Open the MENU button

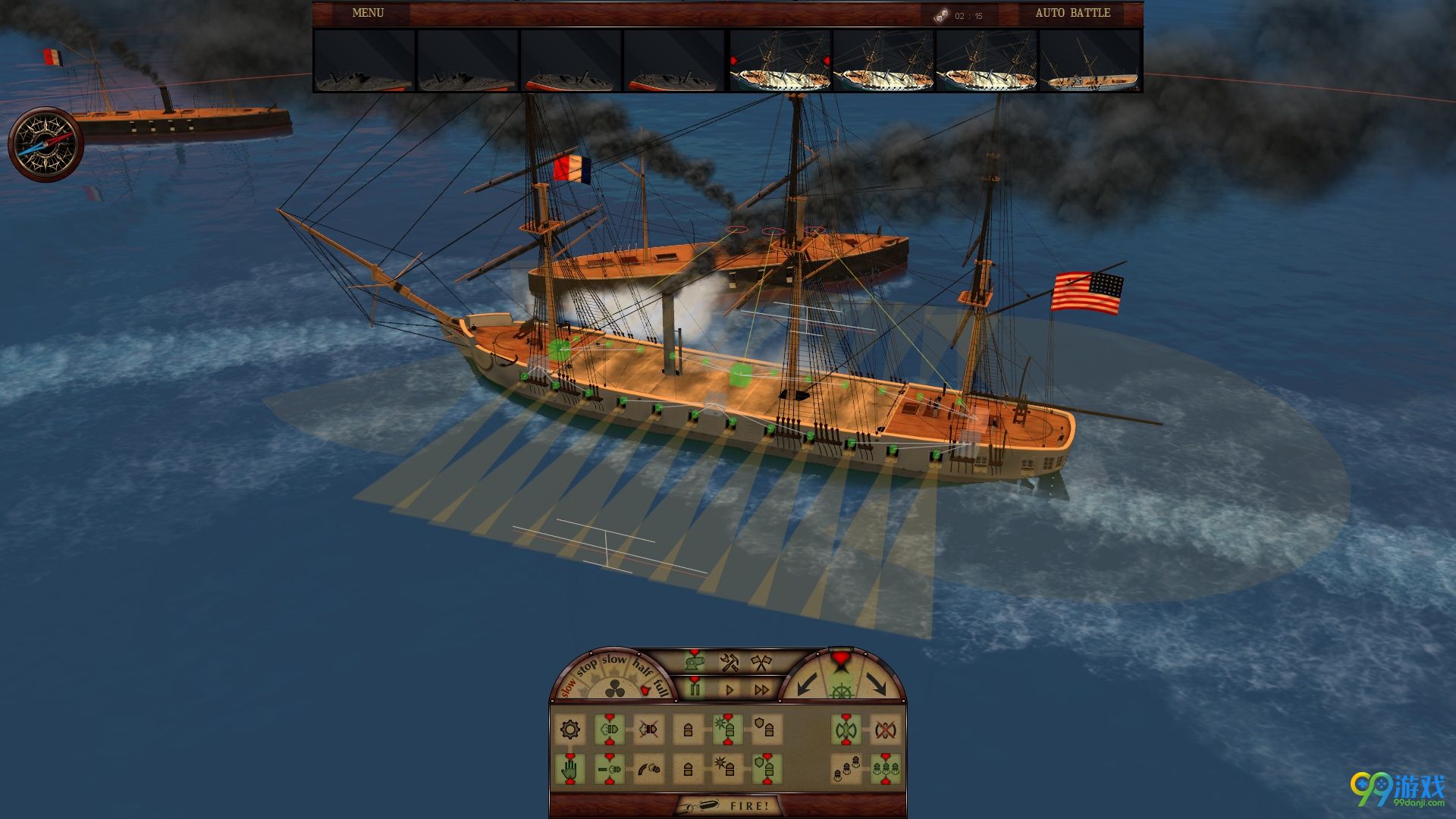(368, 13)
